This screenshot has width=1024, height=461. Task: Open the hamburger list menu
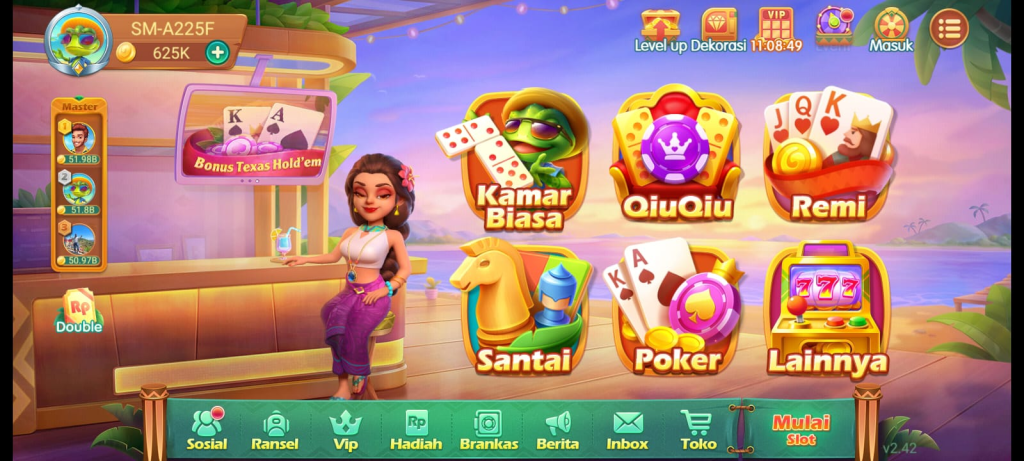pos(949,28)
